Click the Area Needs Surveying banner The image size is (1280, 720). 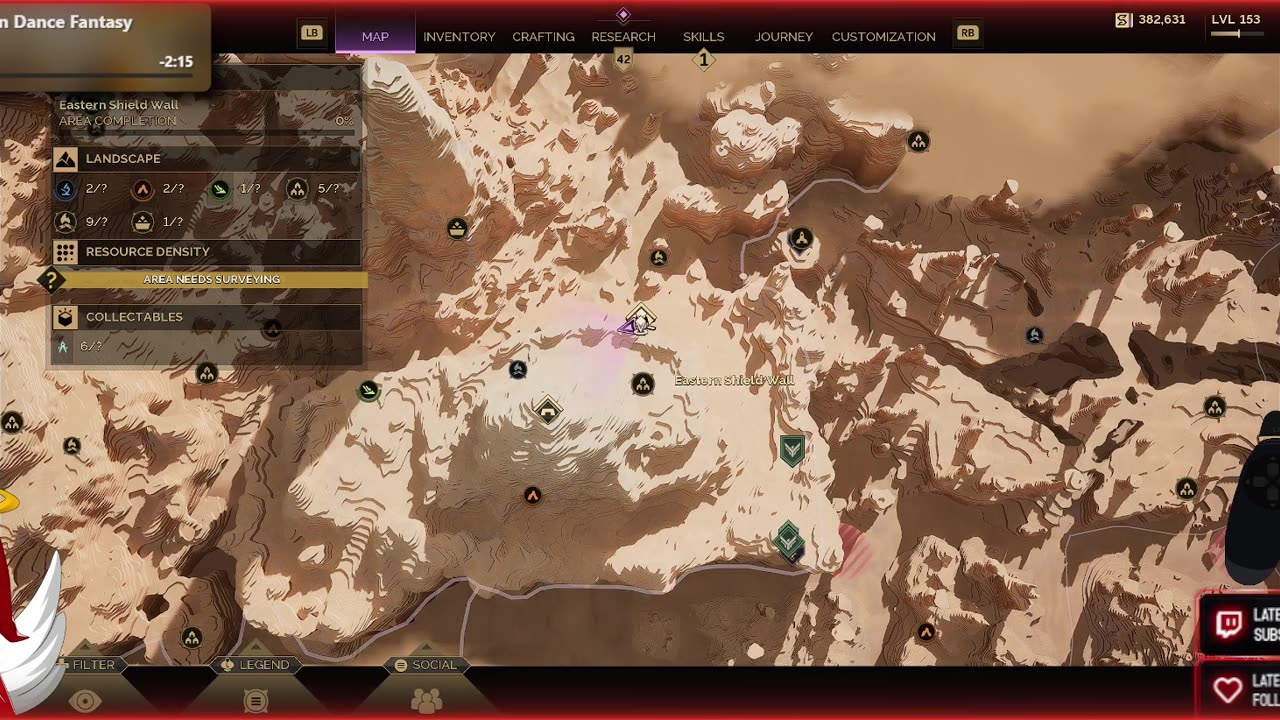(x=211, y=280)
